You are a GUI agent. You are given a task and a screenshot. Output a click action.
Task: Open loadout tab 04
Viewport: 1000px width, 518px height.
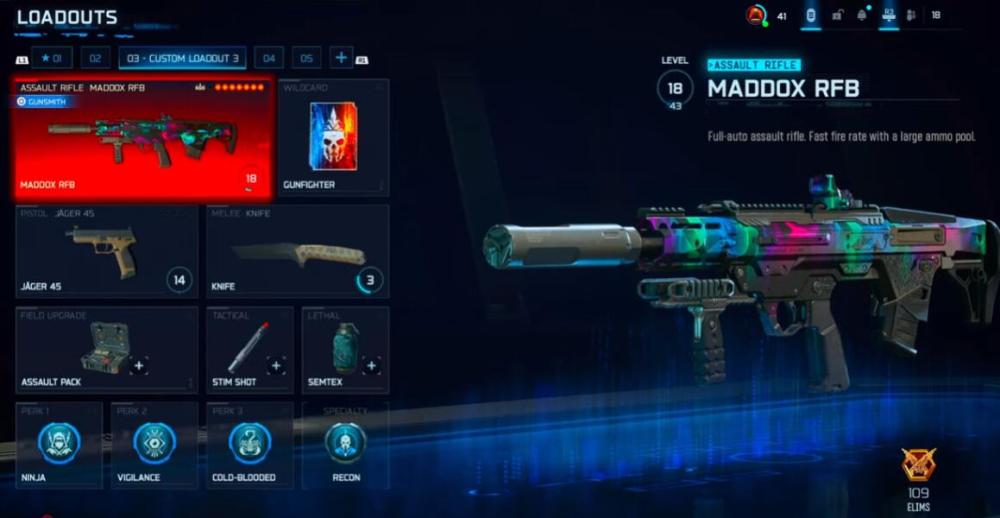click(x=269, y=58)
